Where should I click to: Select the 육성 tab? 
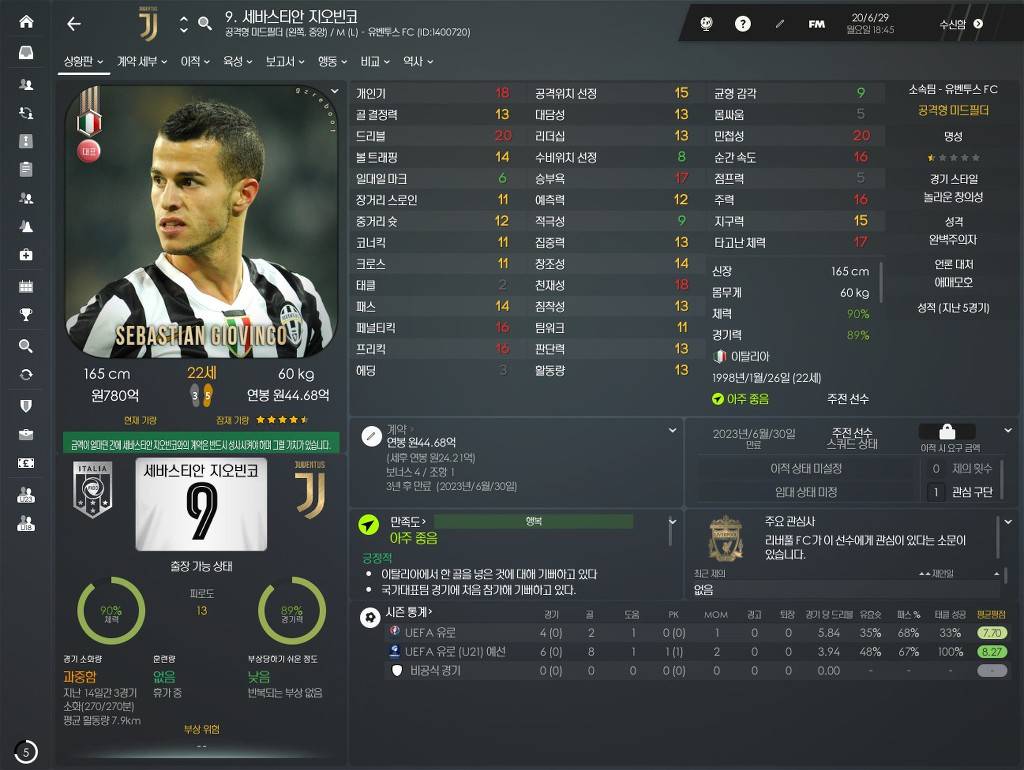pos(237,62)
